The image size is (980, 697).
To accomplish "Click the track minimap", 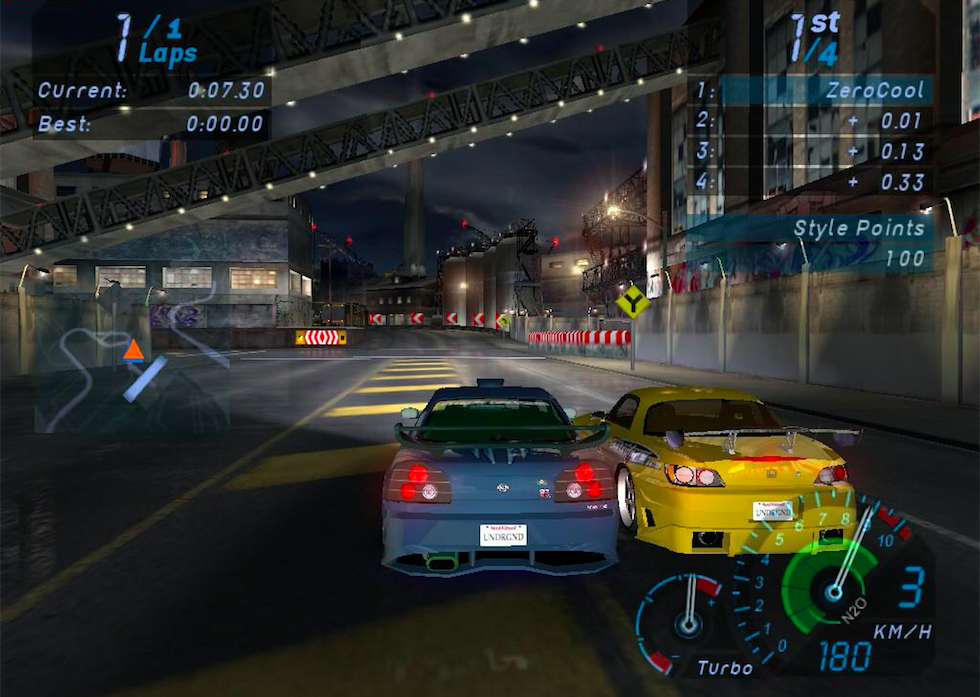I will coord(130,355).
